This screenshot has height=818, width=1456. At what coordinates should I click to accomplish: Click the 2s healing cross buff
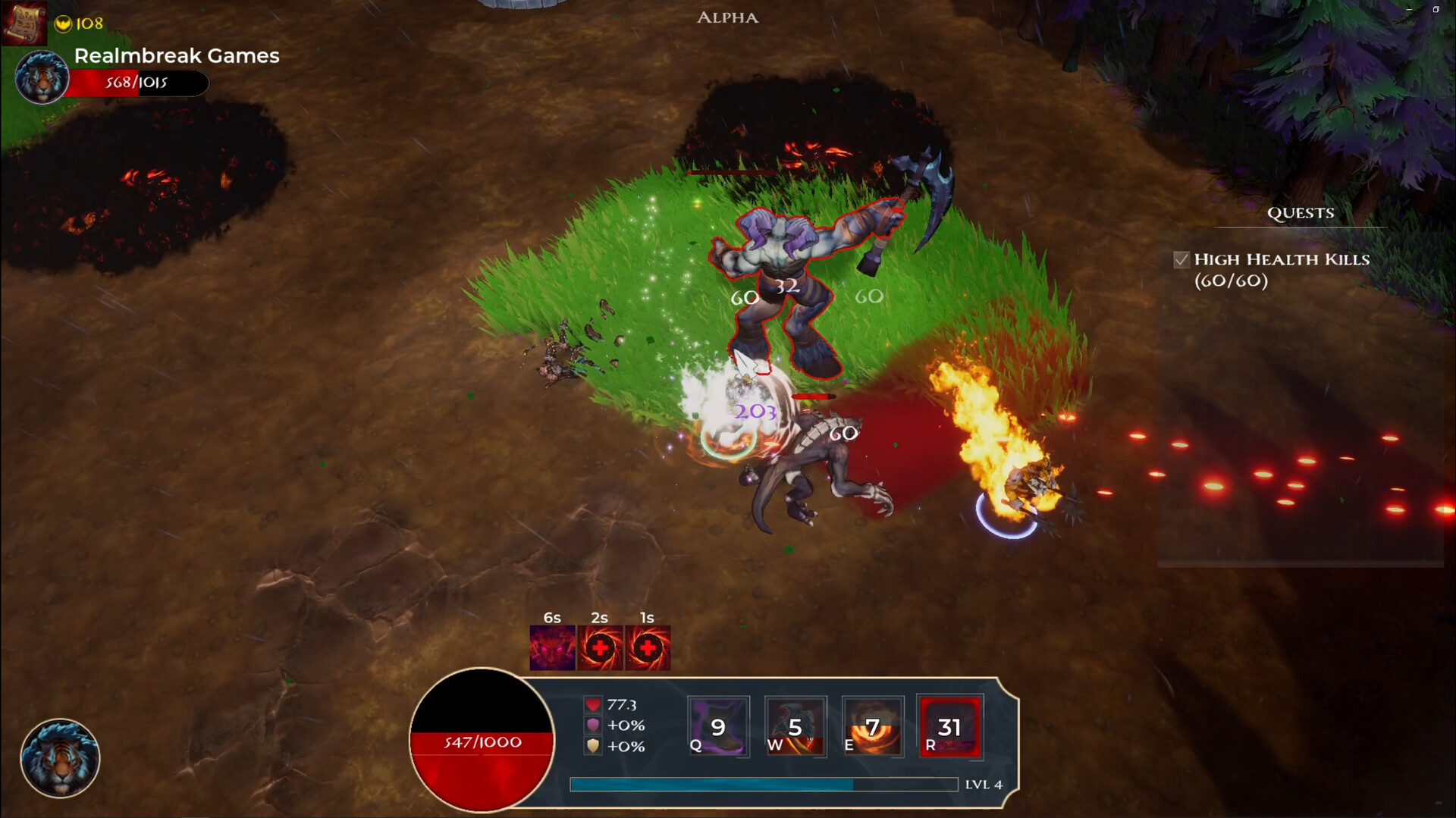coord(601,647)
